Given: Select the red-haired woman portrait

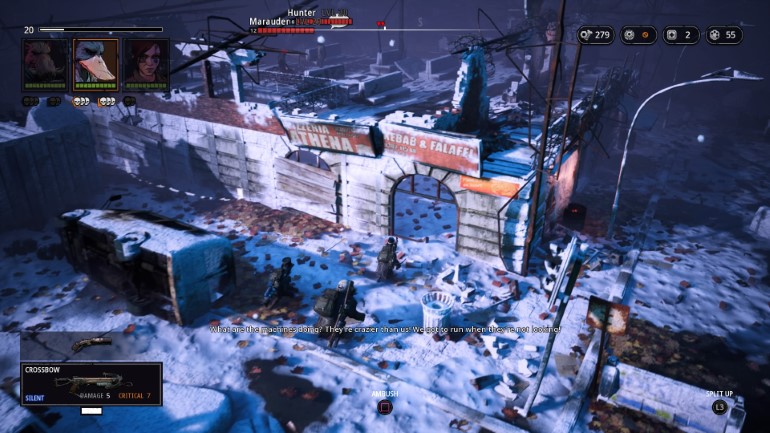Looking at the screenshot, I should tap(145, 64).
